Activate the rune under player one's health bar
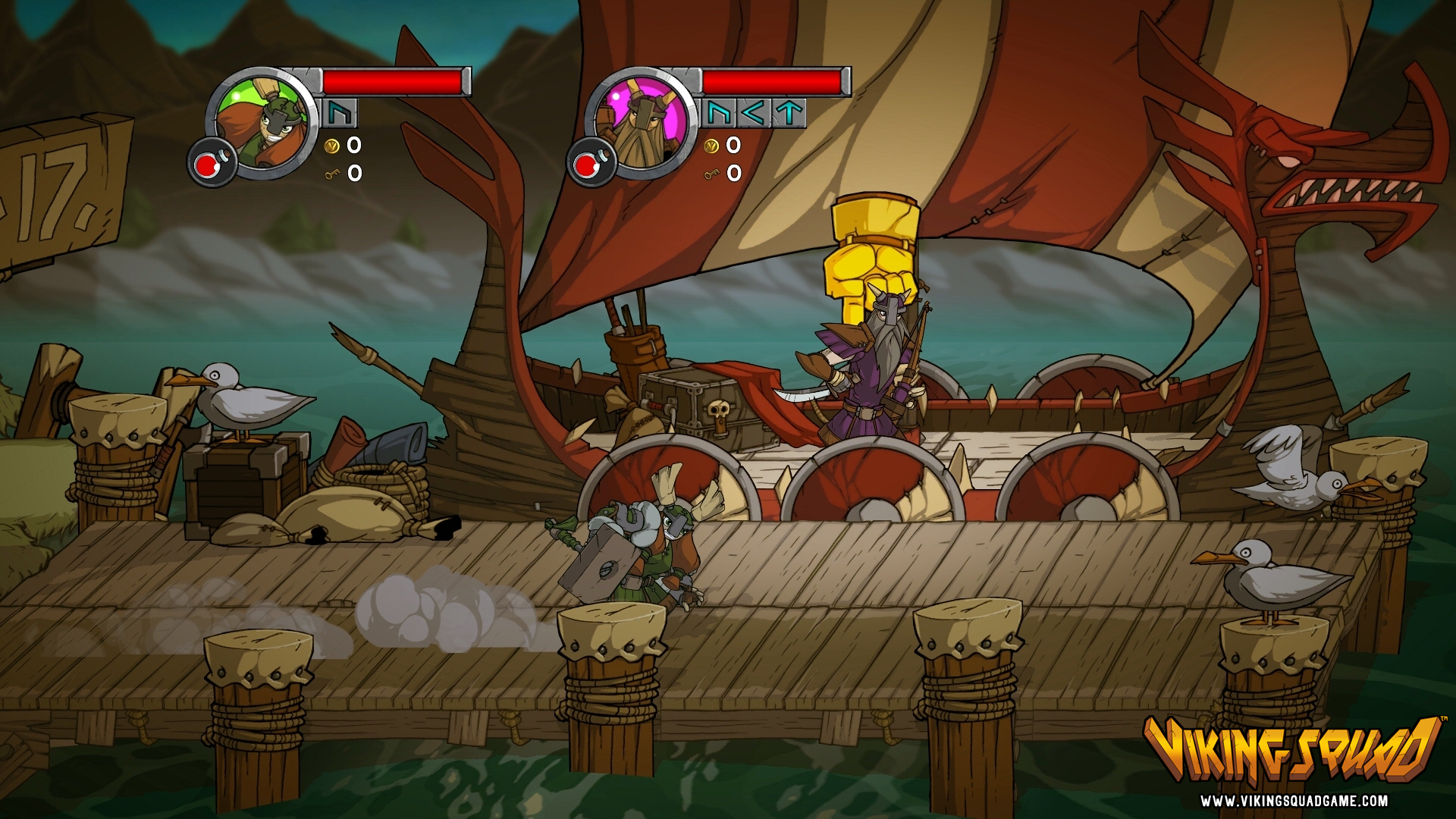The image size is (1456, 819). click(x=339, y=114)
